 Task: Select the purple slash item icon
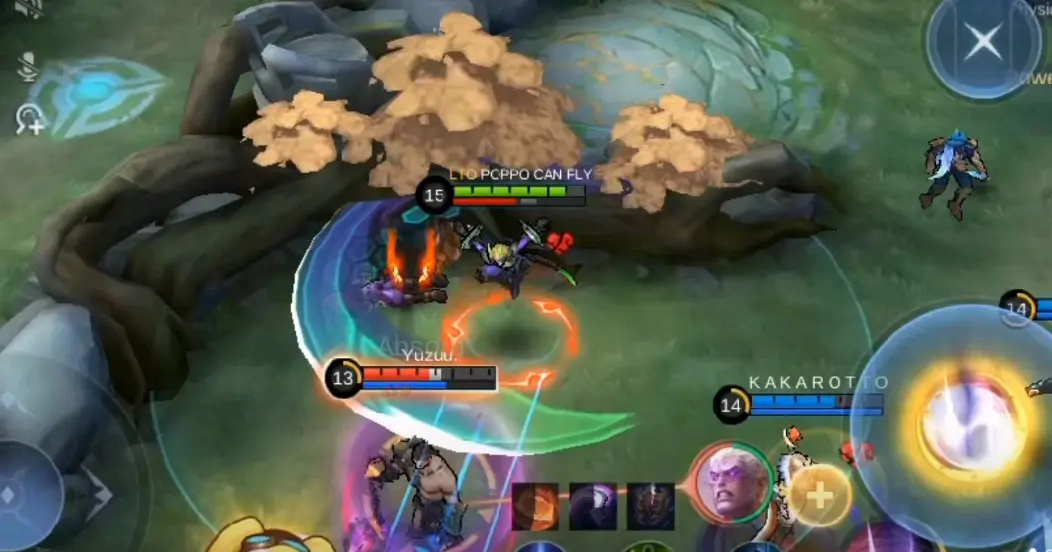click(593, 506)
